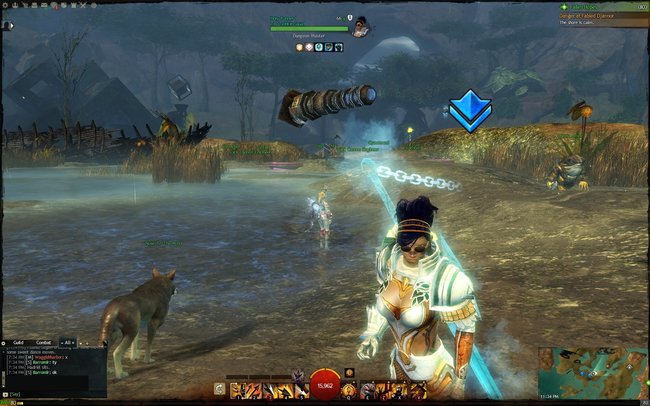Activate the weapon swap icon
Screen dimensions: 650x406
coord(219,390)
